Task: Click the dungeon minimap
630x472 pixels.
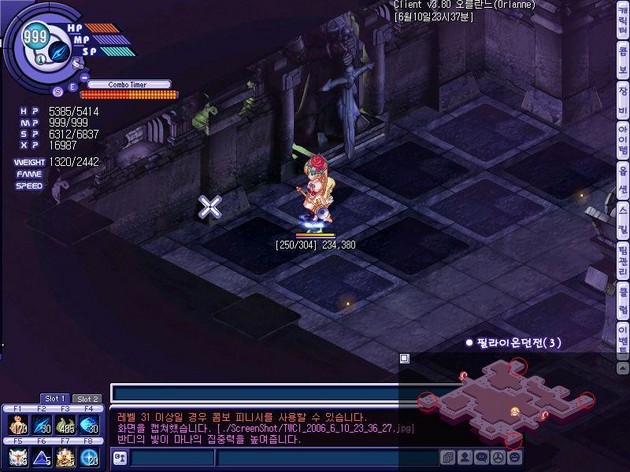Action: click(500, 395)
